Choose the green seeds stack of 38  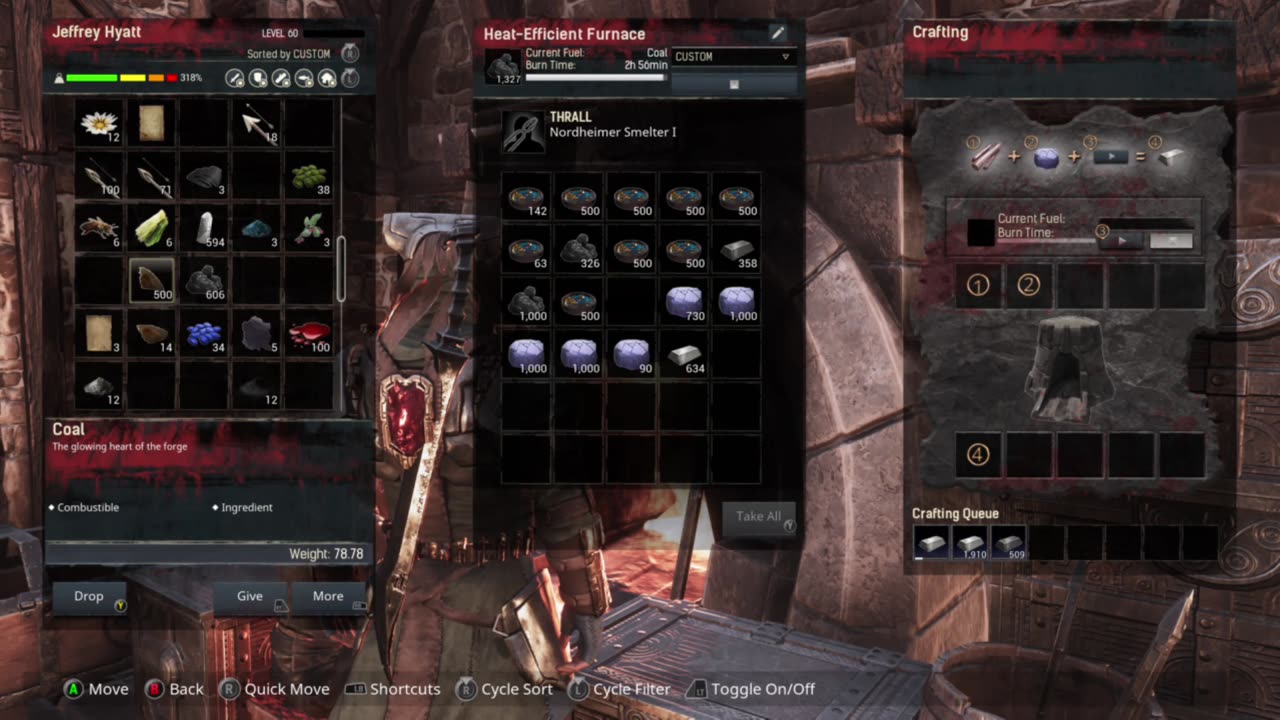[310, 177]
